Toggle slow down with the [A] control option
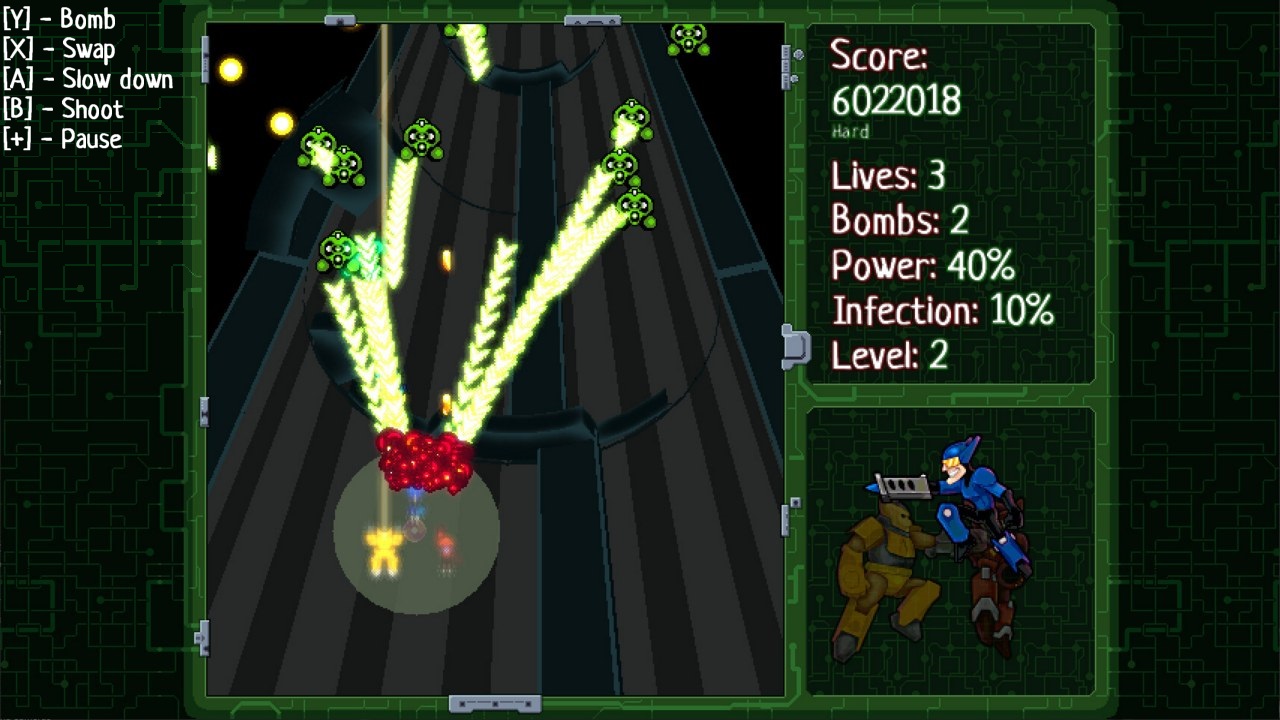The image size is (1280, 720). click(x=87, y=78)
